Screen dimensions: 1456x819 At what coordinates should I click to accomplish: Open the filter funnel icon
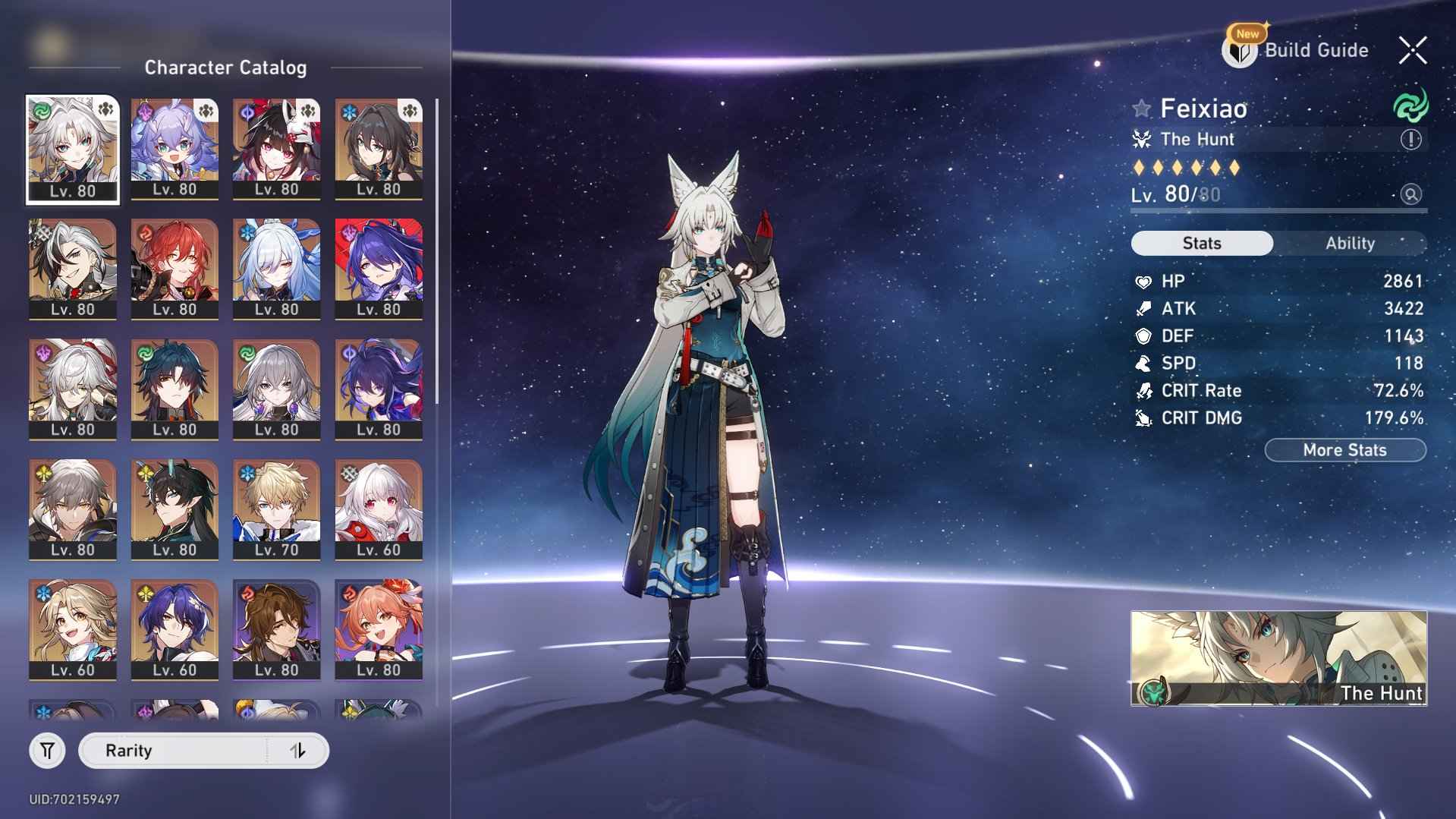(47, 750)
